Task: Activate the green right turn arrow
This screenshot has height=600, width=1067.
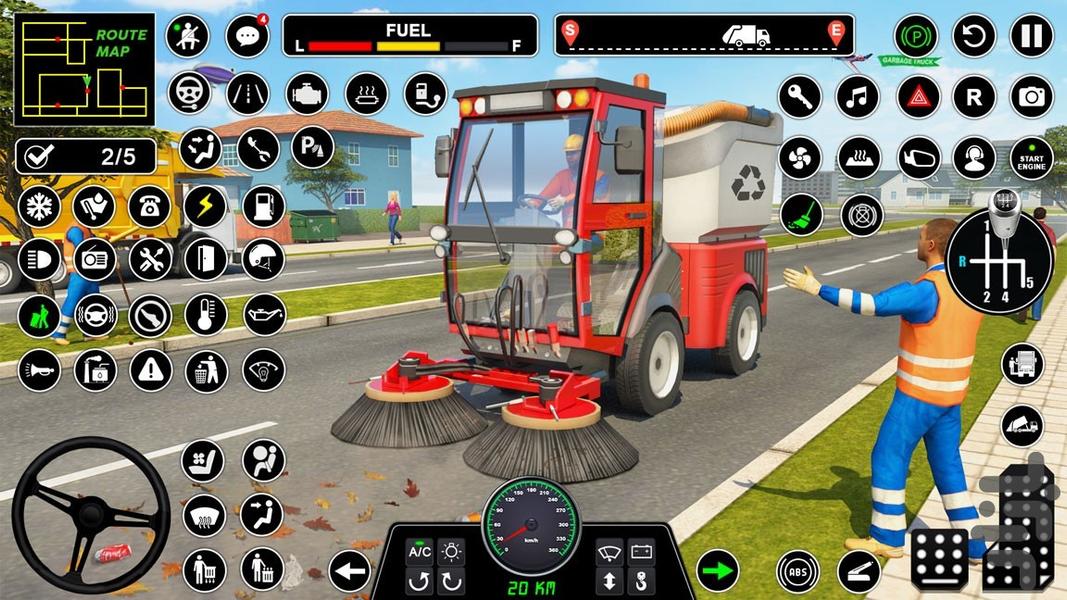Action: (717, 570)
